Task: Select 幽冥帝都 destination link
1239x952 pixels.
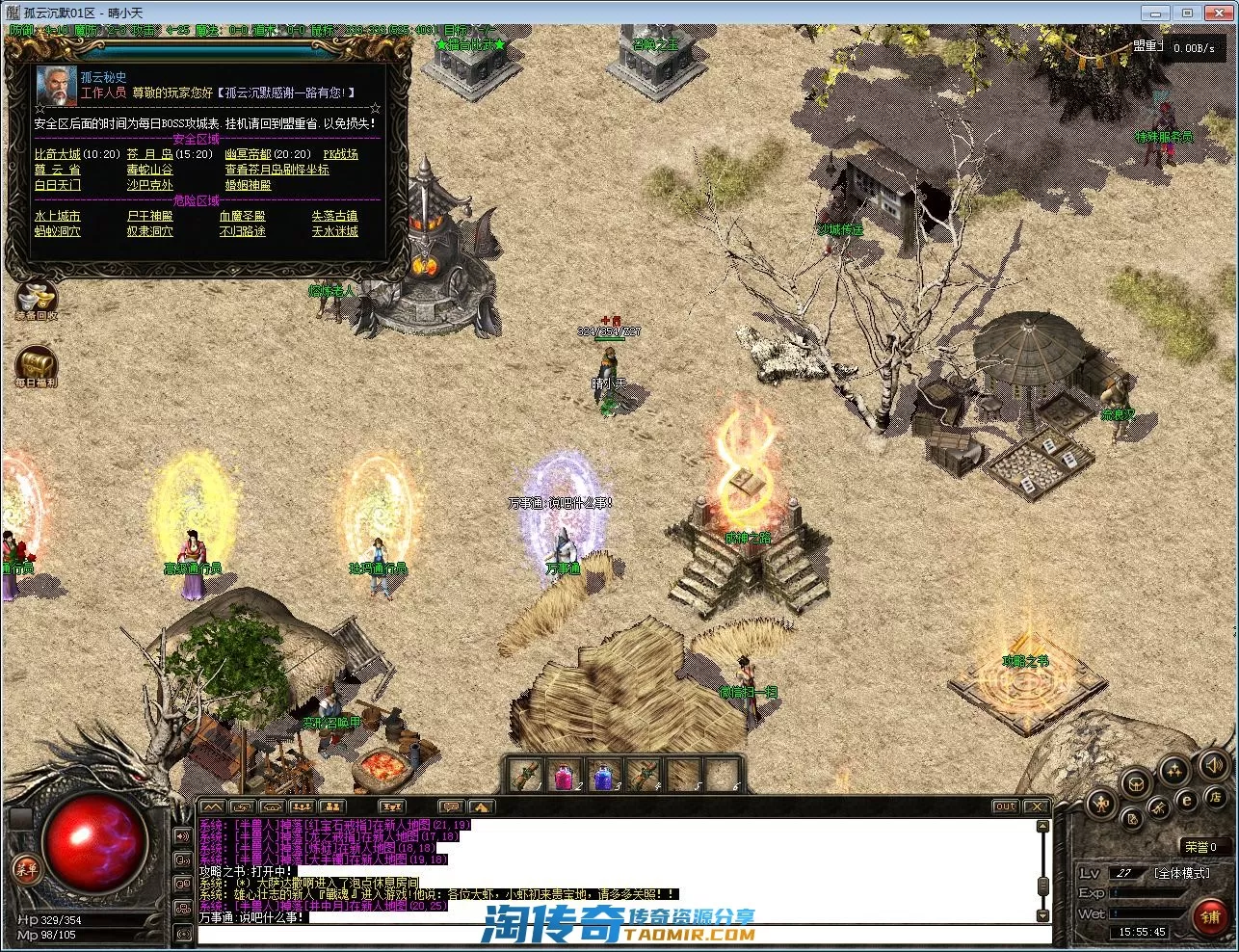Action: 248,154
